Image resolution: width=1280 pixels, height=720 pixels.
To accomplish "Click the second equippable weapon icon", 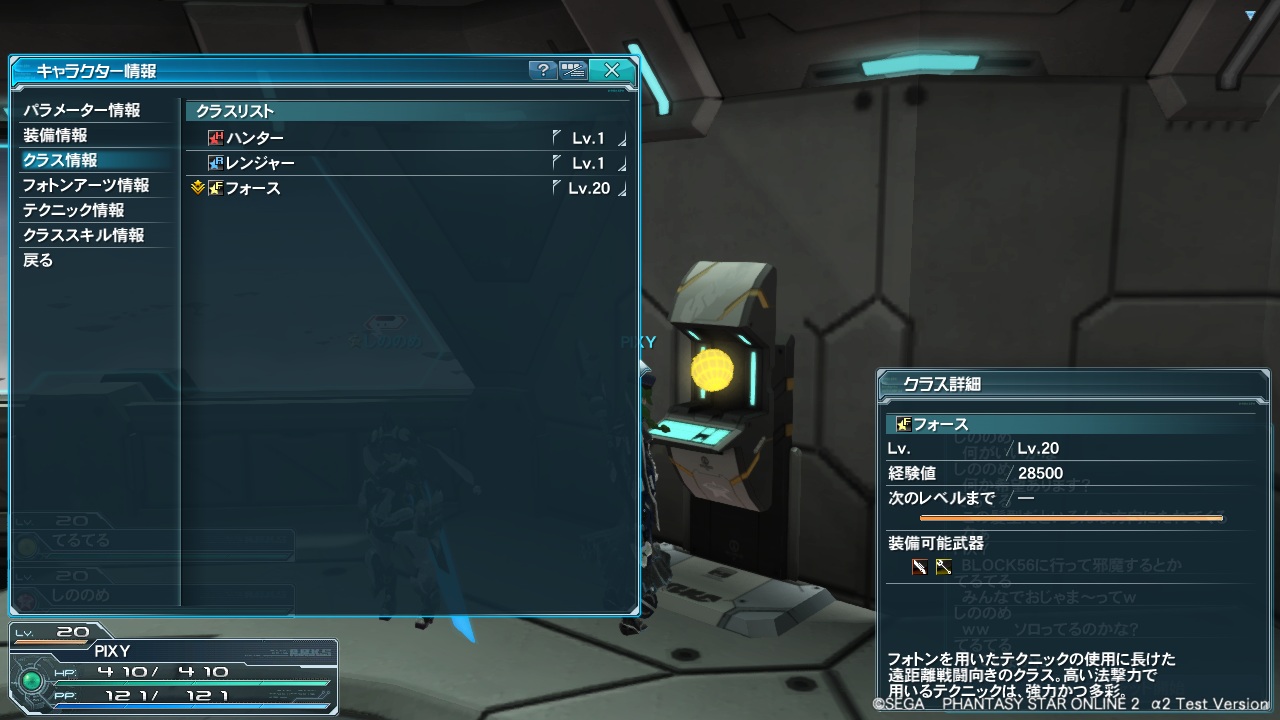I will 943,567.
